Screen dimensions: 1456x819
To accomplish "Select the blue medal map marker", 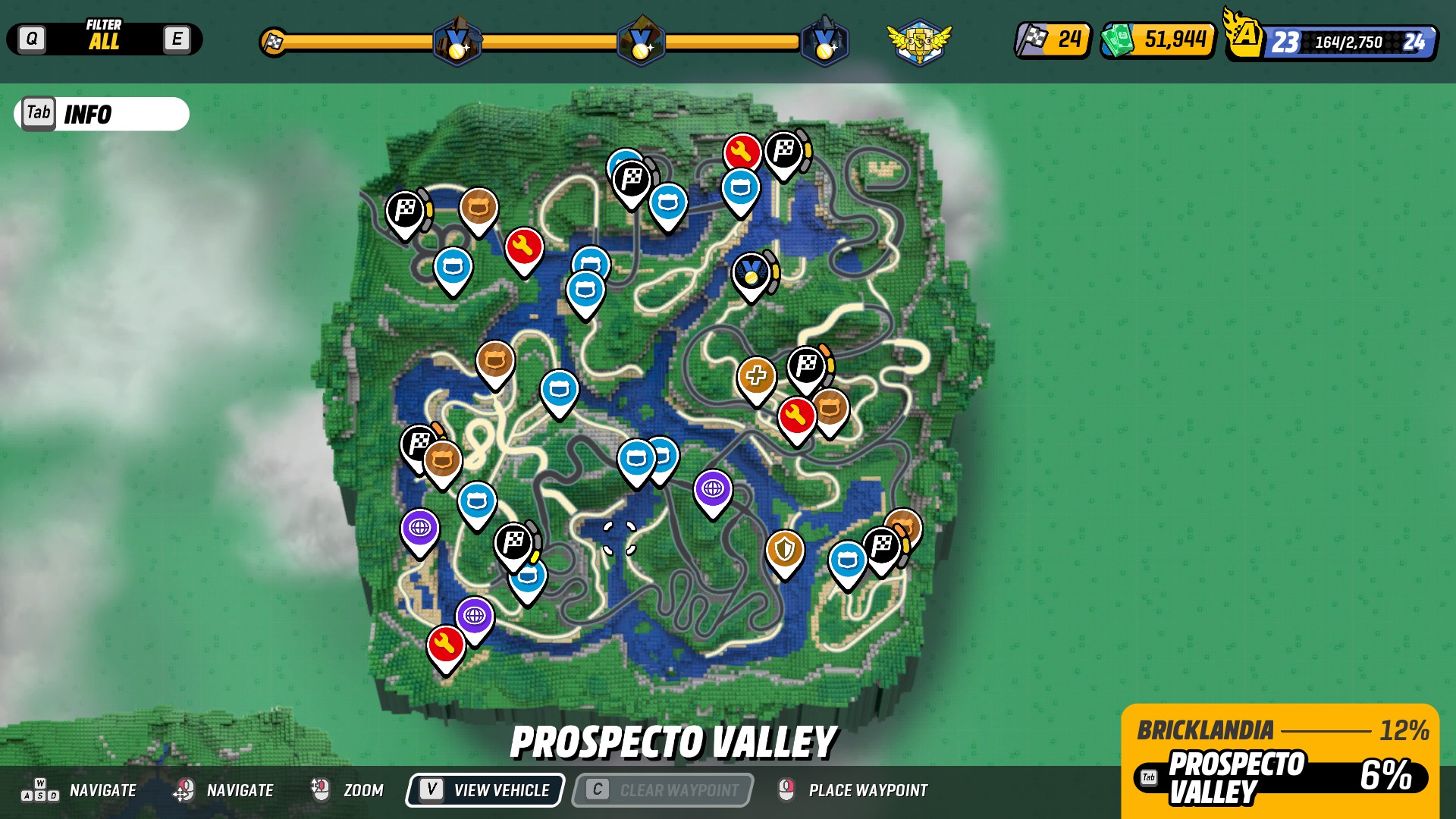I will pos(751,272).
